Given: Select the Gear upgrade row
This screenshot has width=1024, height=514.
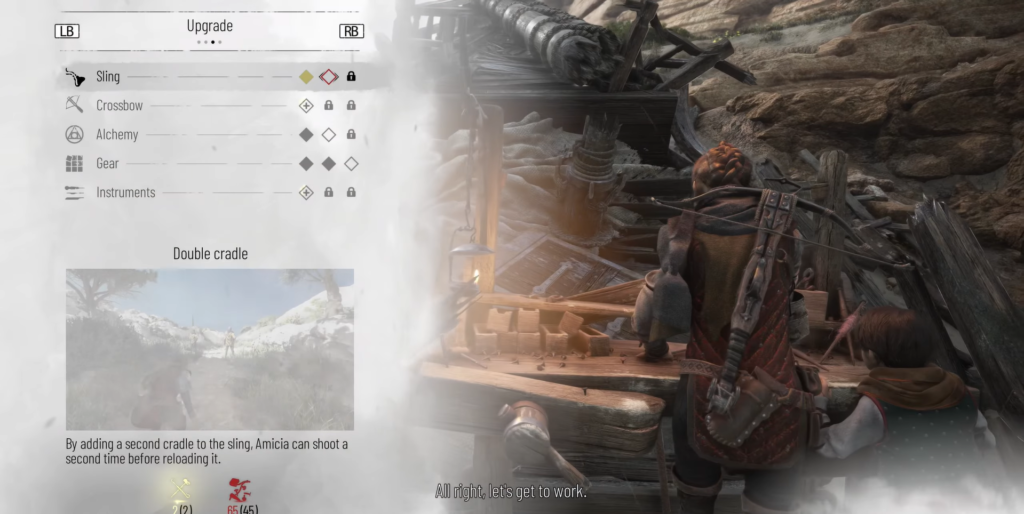Looking at the screenshot, I should point(107,163).
